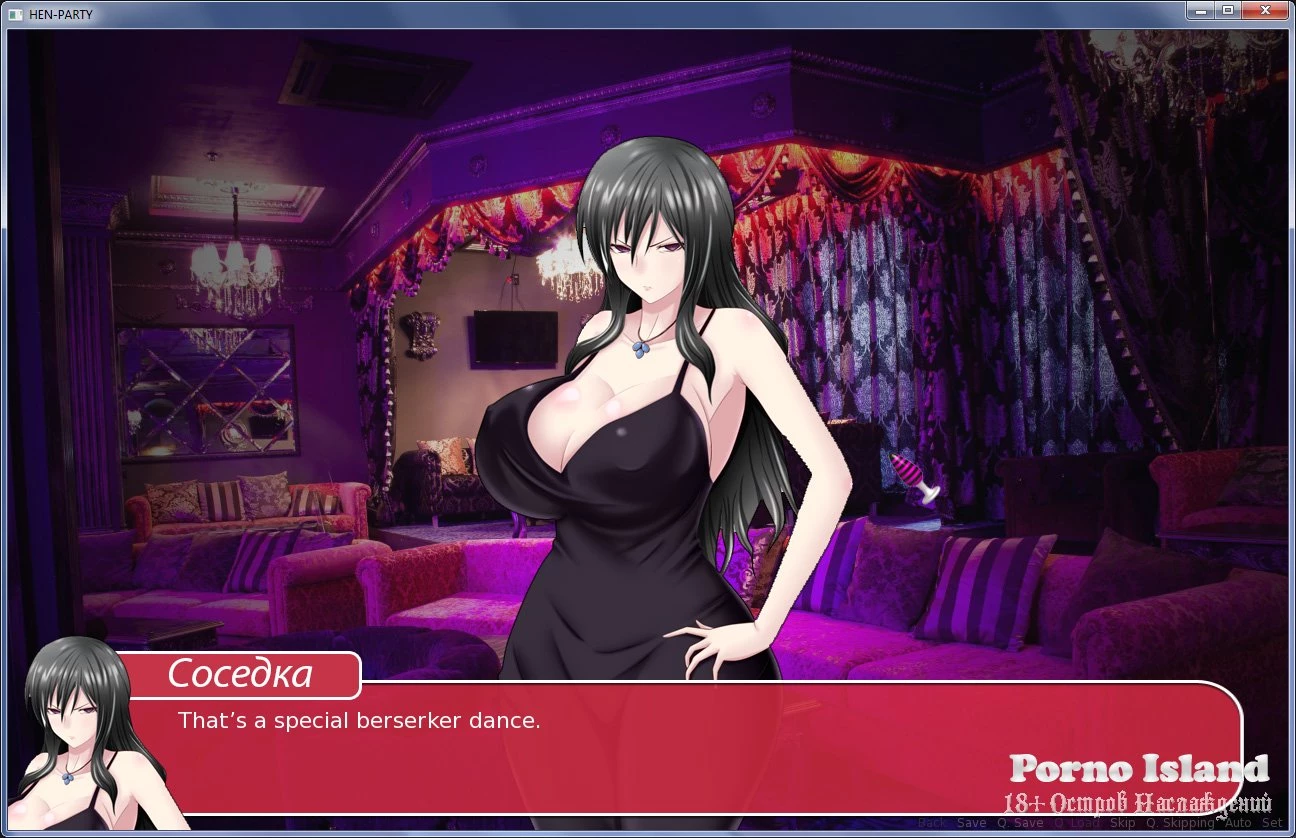Image resolution: width=1296 pixels, height=838 pixels.
Task: Activate the Skip button
Action: pos(1123,823)
